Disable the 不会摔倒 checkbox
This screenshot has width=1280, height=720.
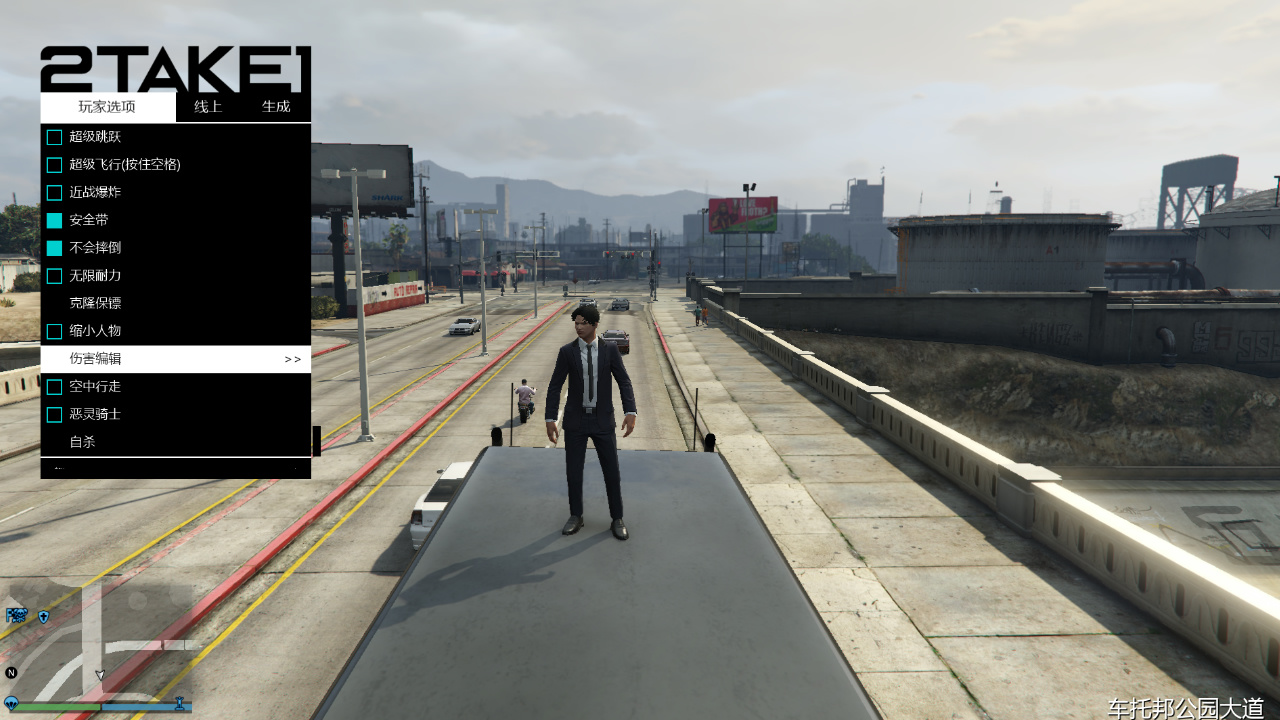click(54, 248)
